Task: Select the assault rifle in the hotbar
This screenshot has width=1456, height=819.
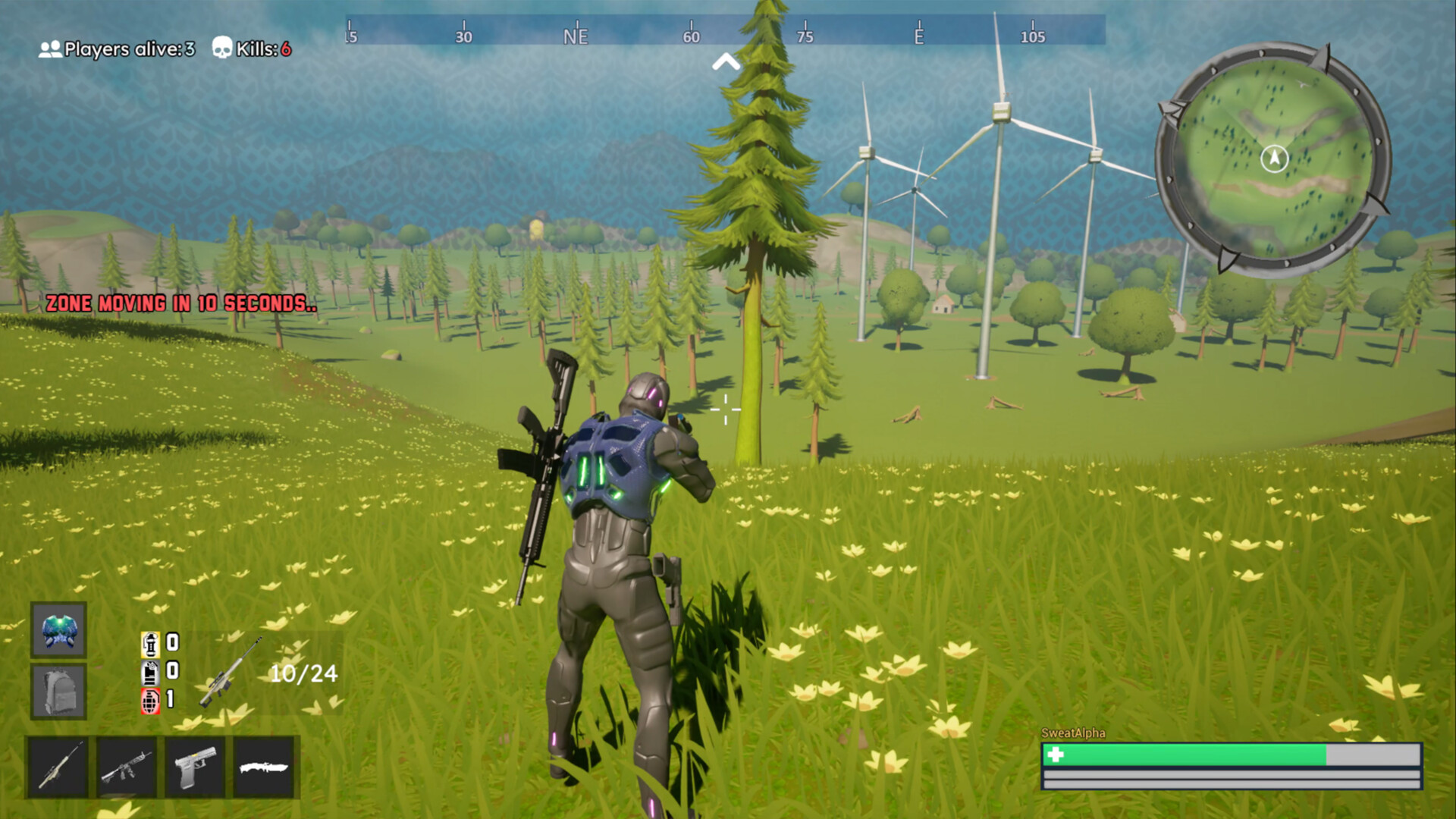Action: (x=126, y=767)
